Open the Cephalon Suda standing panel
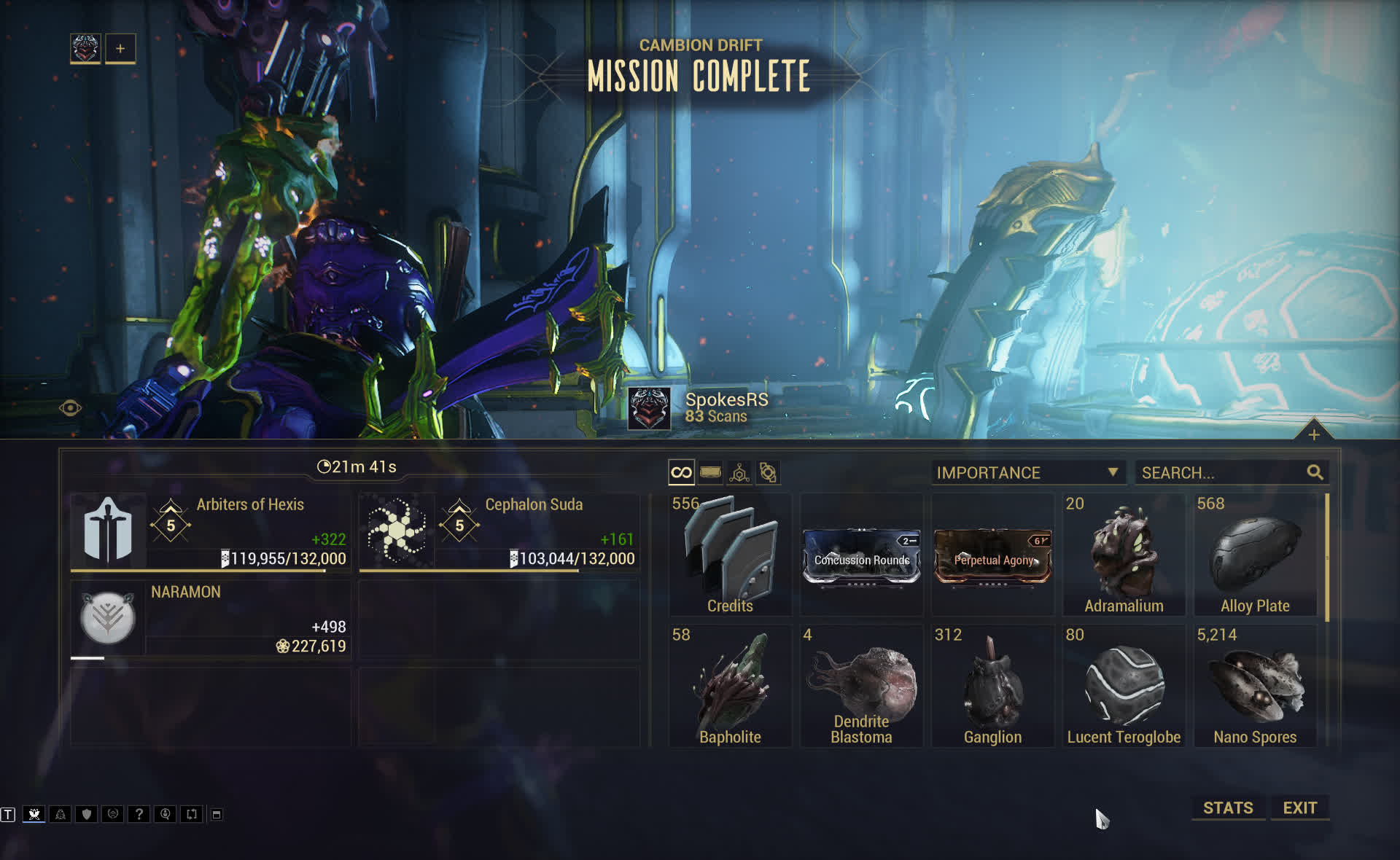The width and height of the screenshot is (1400, 860). point(499,532)
